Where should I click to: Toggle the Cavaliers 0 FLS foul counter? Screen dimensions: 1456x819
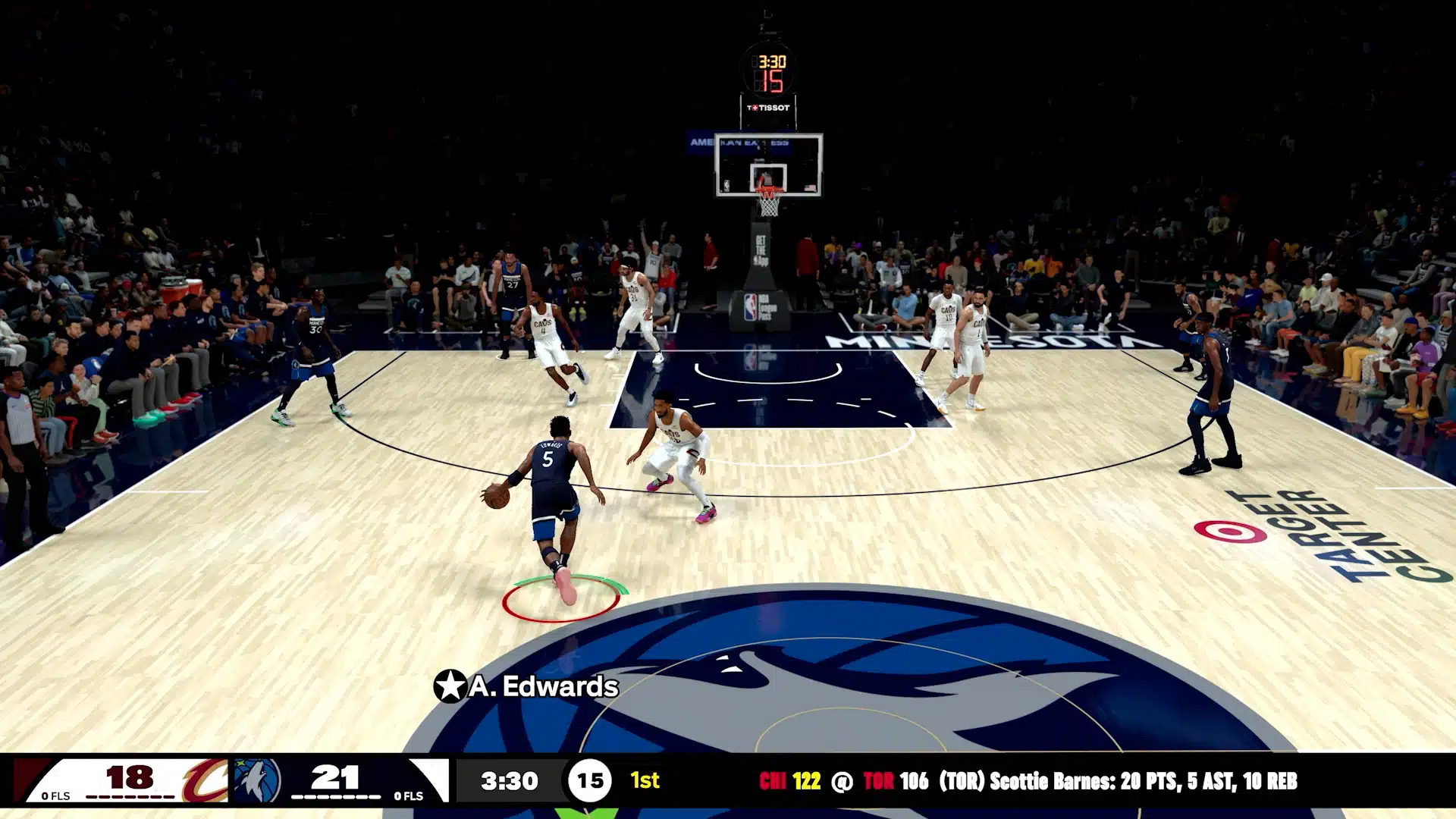tap(55, 795)
